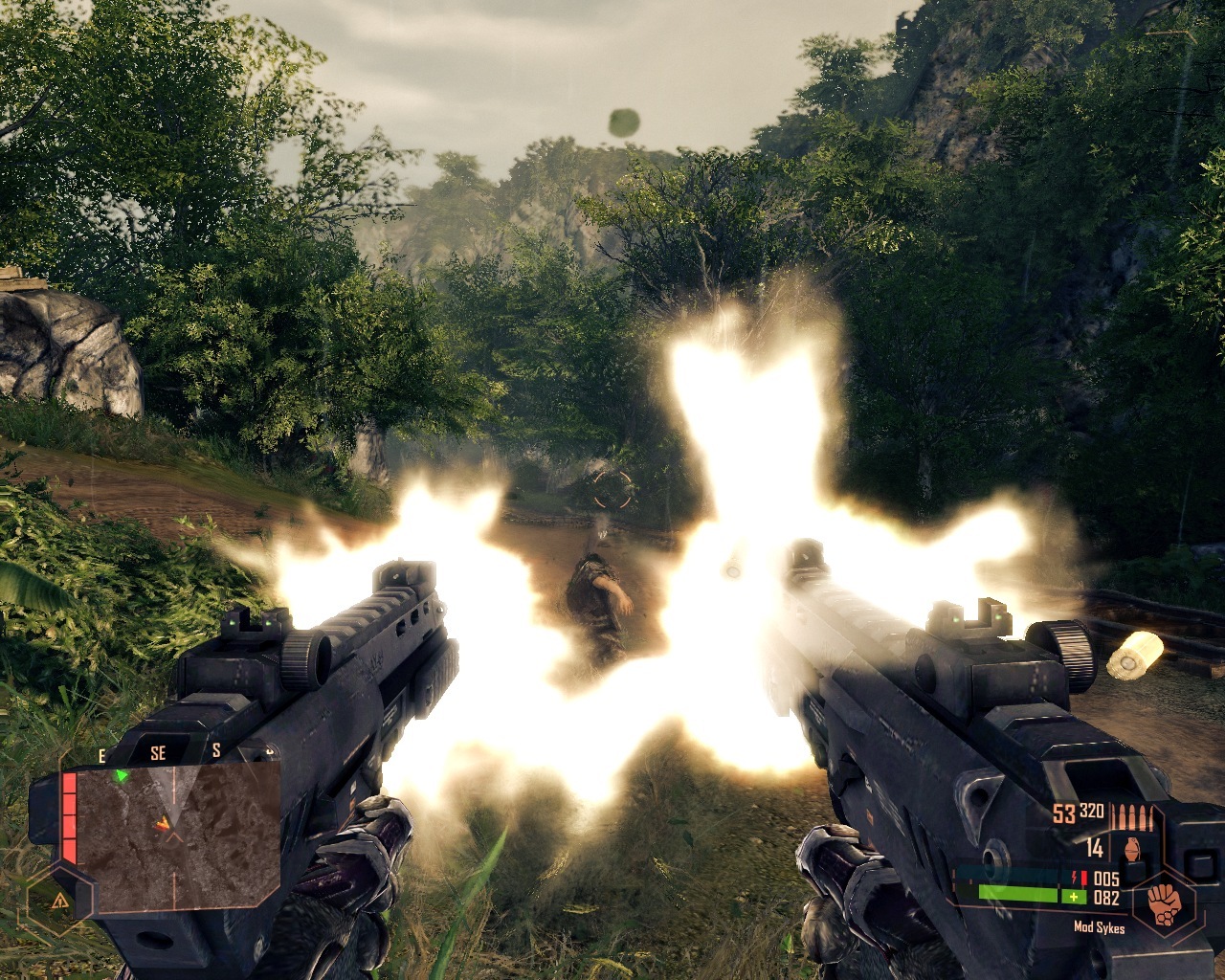
Task: Click the SE compass heading label
Action: (158, 754)
